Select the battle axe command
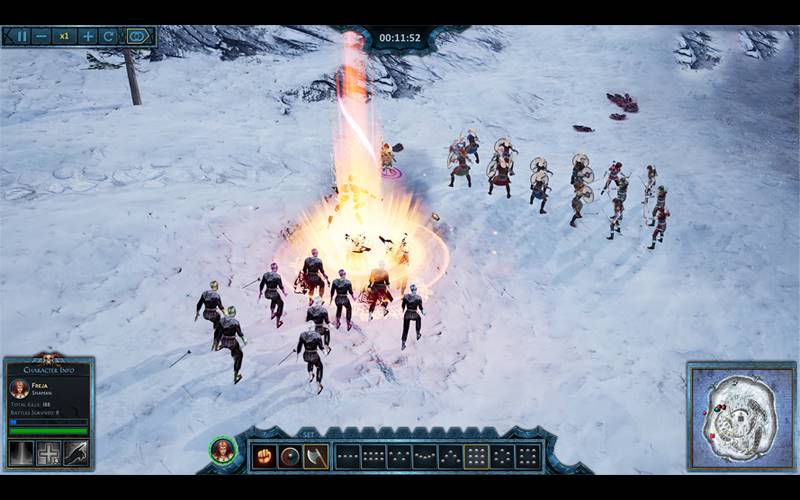The width and height of the screenshot is (800, 500). (315, 456)
